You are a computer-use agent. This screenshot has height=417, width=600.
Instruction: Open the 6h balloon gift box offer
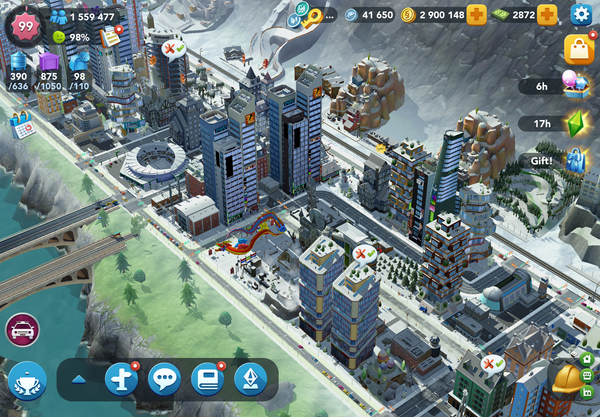click(x=577, y=85)
